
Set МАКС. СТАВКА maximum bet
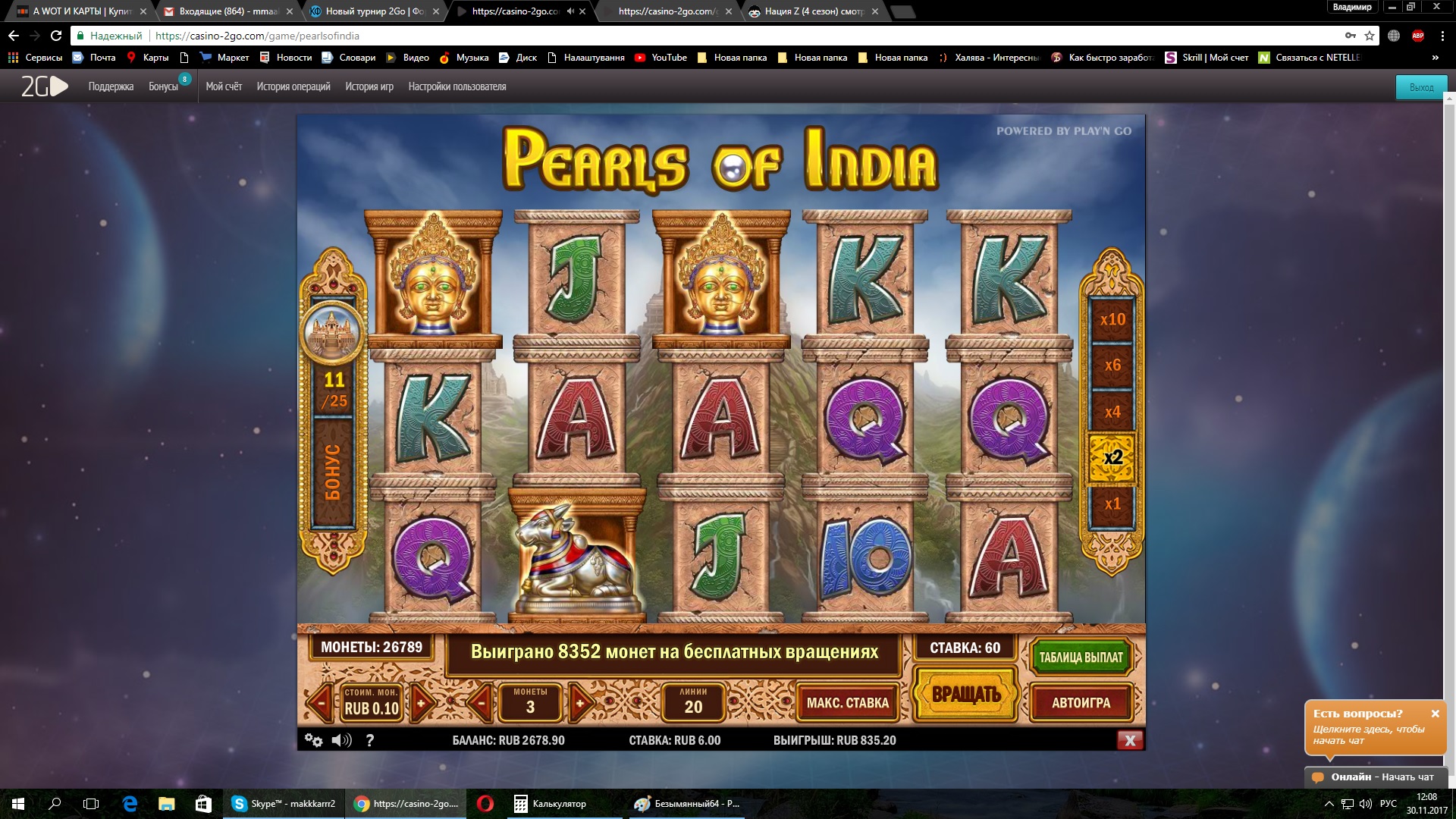pos(847,703)
